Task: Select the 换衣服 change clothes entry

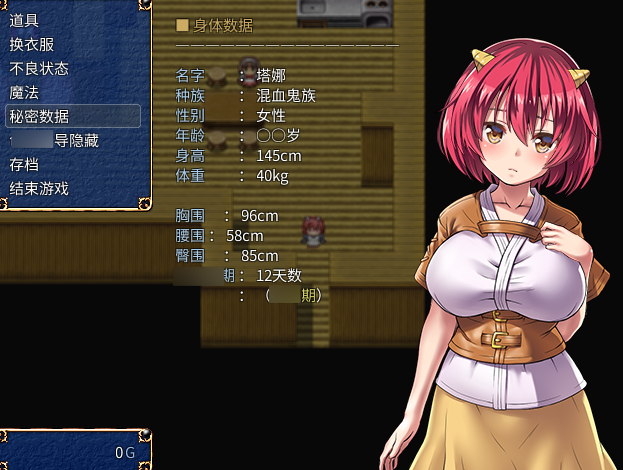Action: [x=32, y=44]
